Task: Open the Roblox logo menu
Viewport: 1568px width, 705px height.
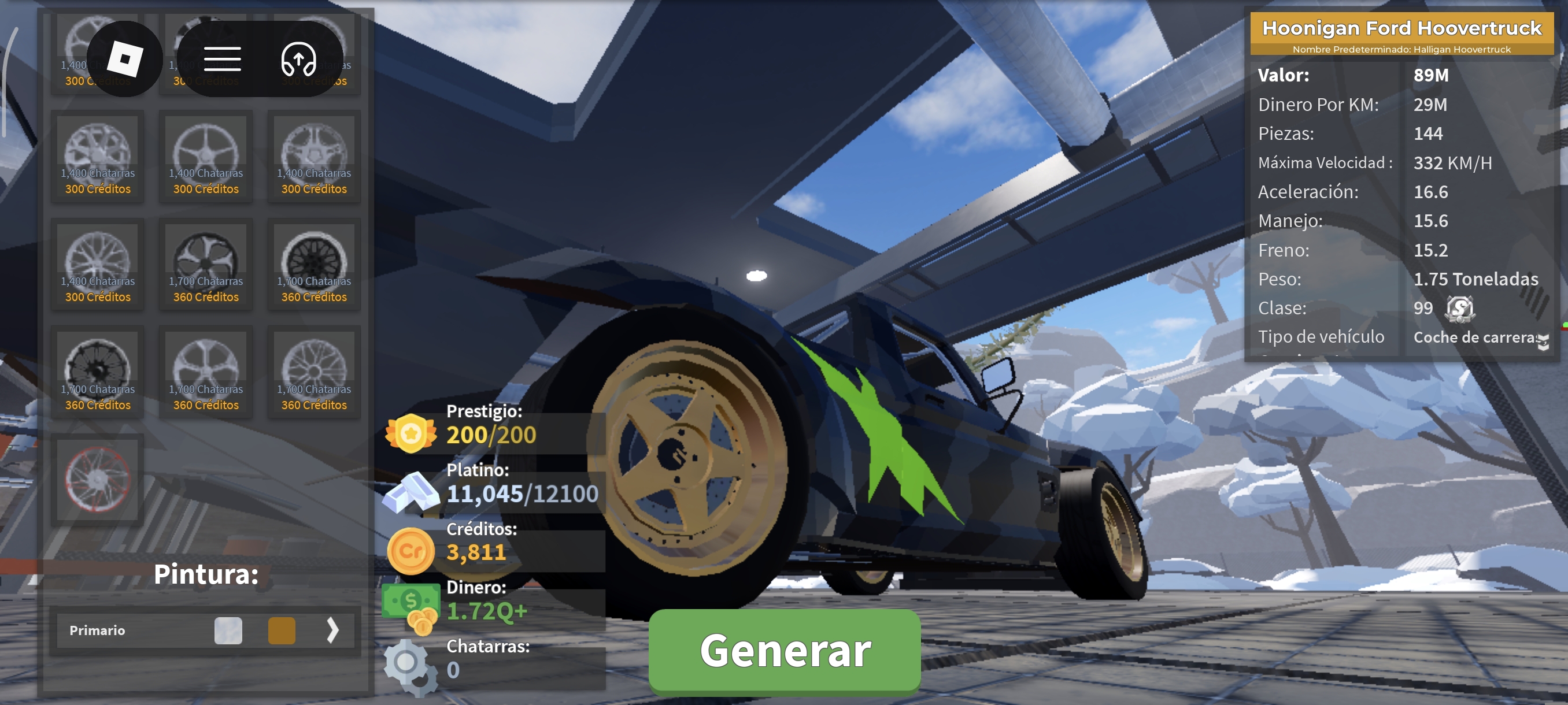Action: coord(125,59)
